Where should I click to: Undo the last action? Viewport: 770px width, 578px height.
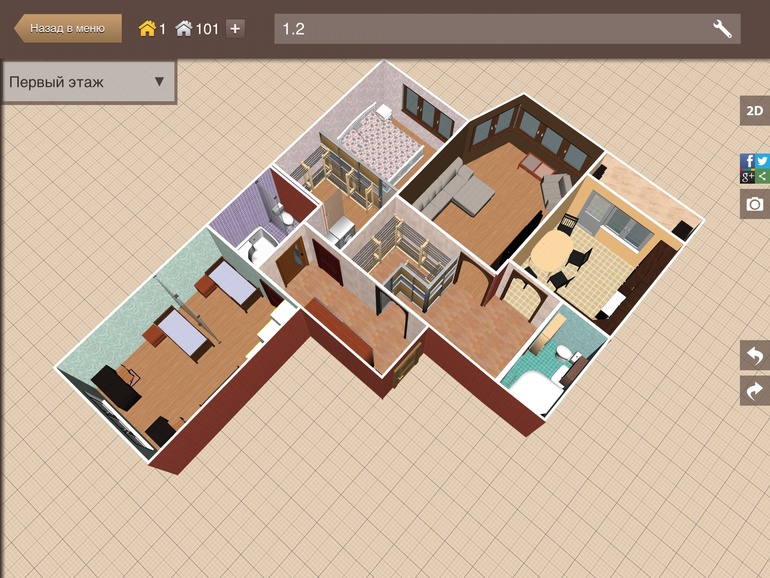pos(754,355)
